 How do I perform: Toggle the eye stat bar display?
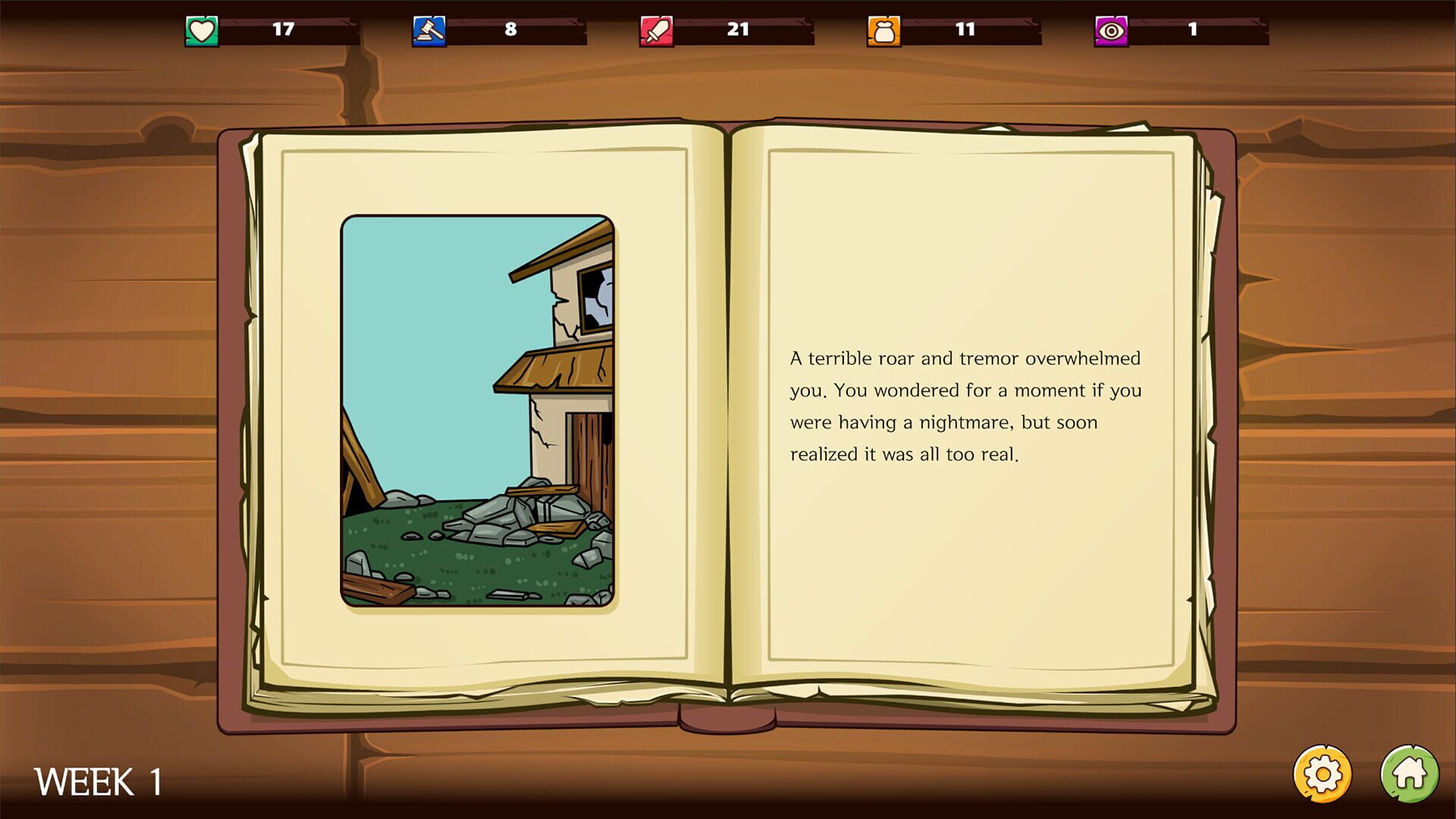tap(1198, 30)
